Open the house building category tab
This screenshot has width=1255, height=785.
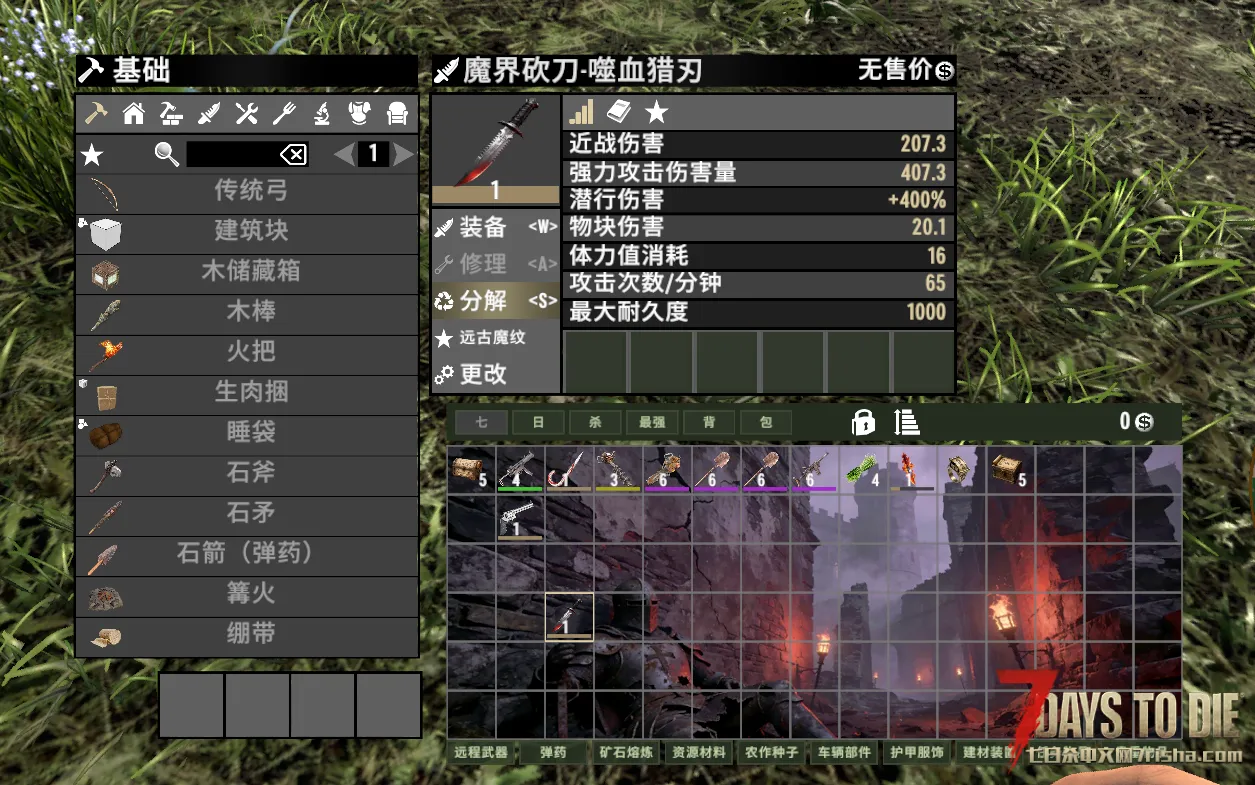point(133,114)
